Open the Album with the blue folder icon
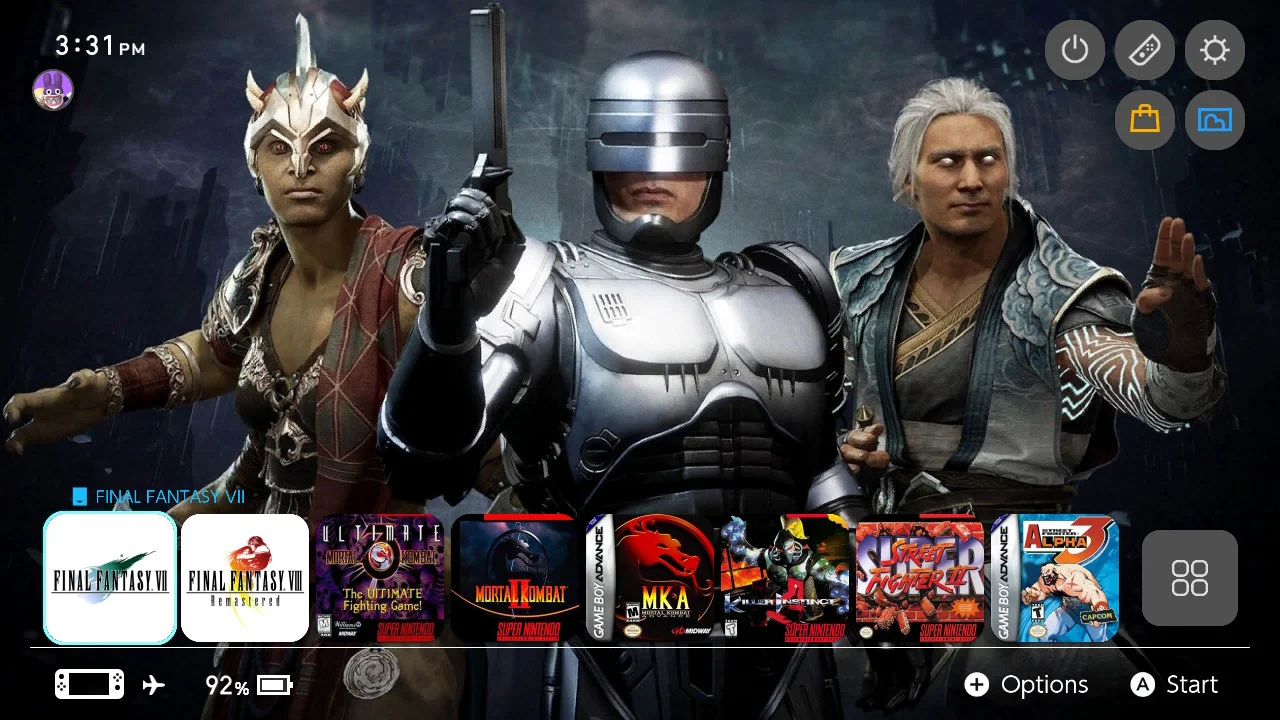The height and width of the screenshot is (720, 1280). [1214, 120]
